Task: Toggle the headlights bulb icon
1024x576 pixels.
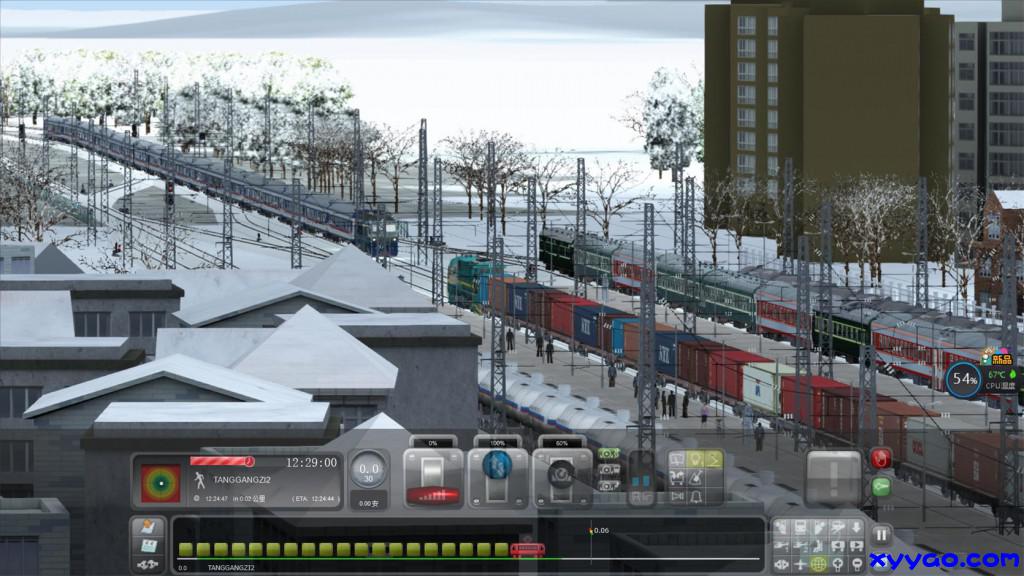Action: click(x=695, y=459)
